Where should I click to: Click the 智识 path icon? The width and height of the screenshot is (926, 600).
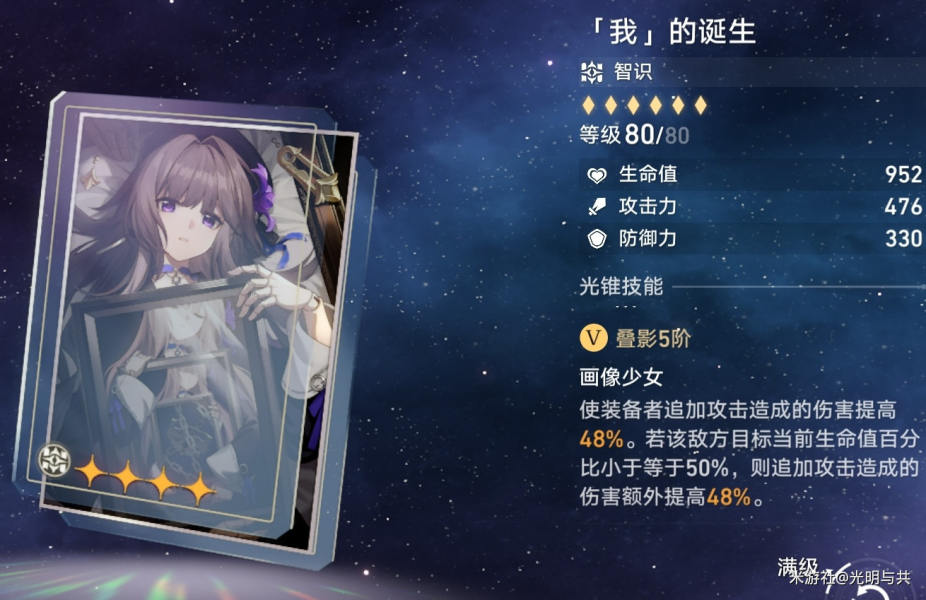coord(592,73)
